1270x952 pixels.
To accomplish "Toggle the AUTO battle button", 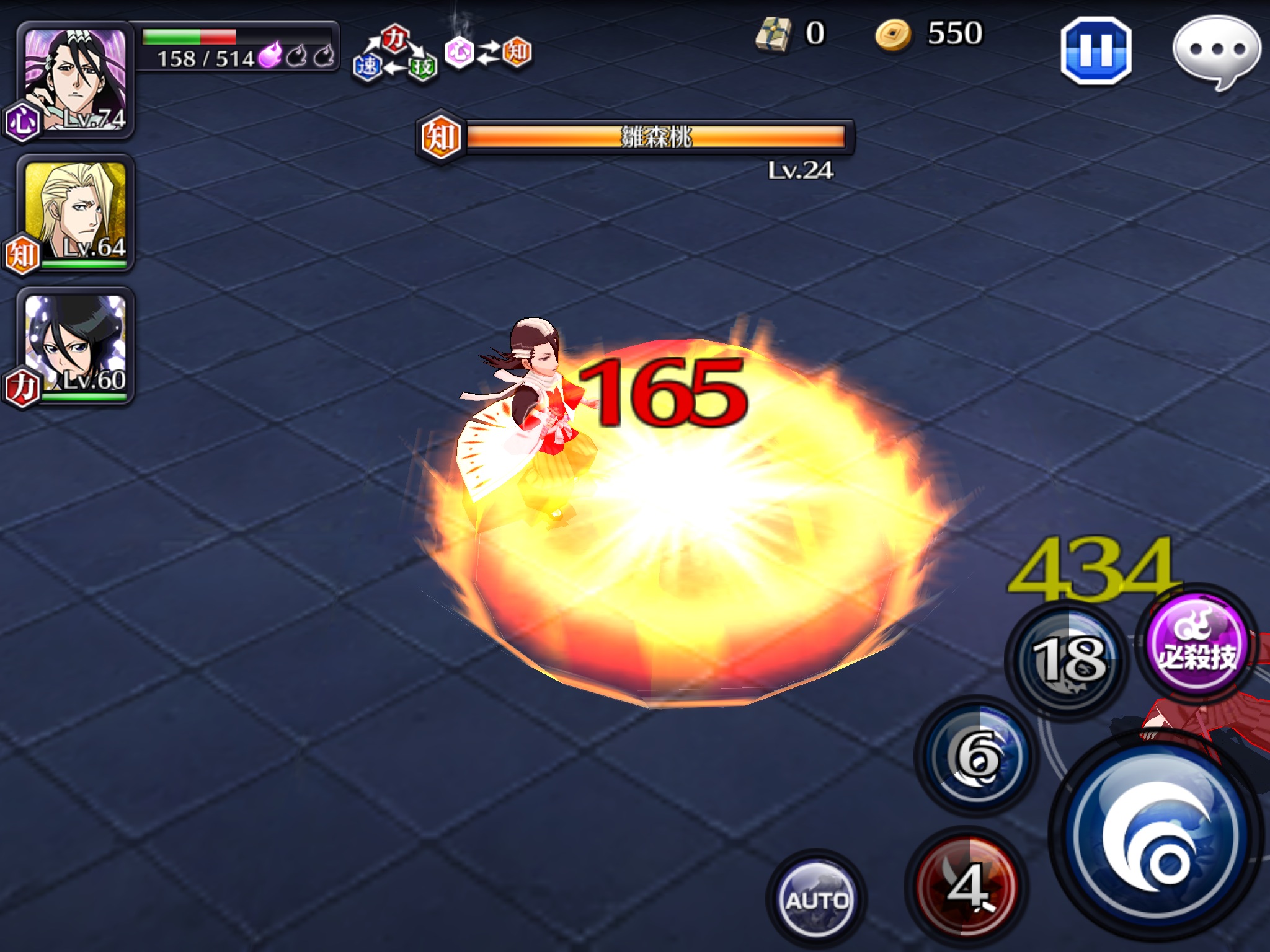I will (816, 899).
